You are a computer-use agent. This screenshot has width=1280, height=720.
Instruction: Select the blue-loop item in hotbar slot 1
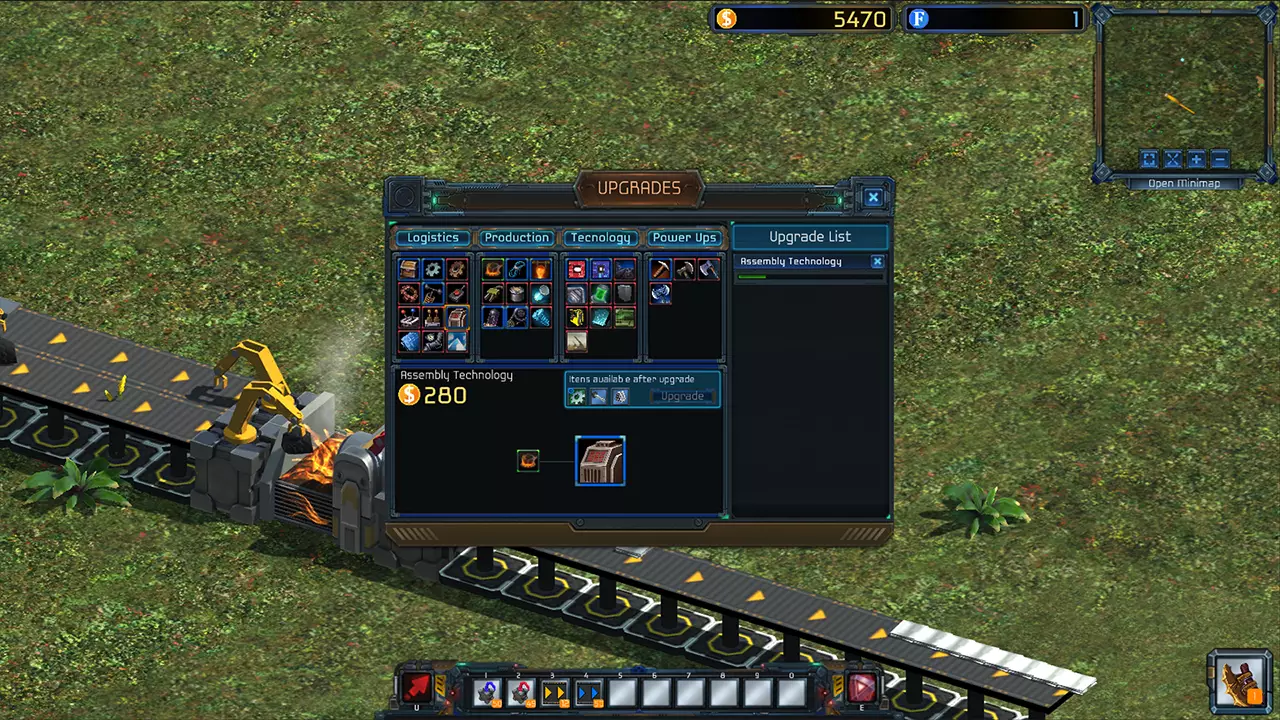coord(487,691)
